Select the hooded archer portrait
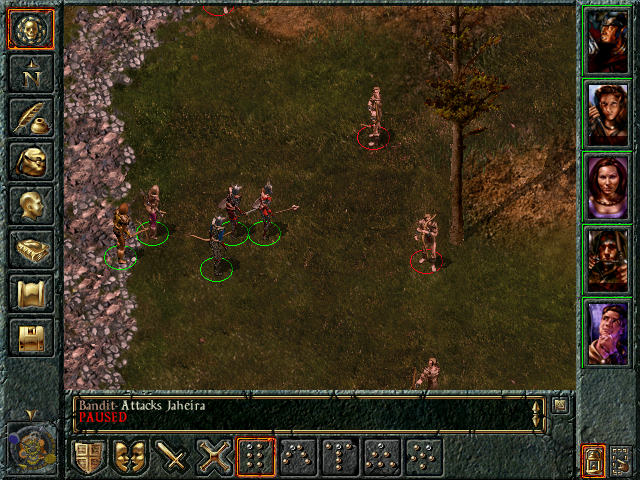 tap(607, 258)
